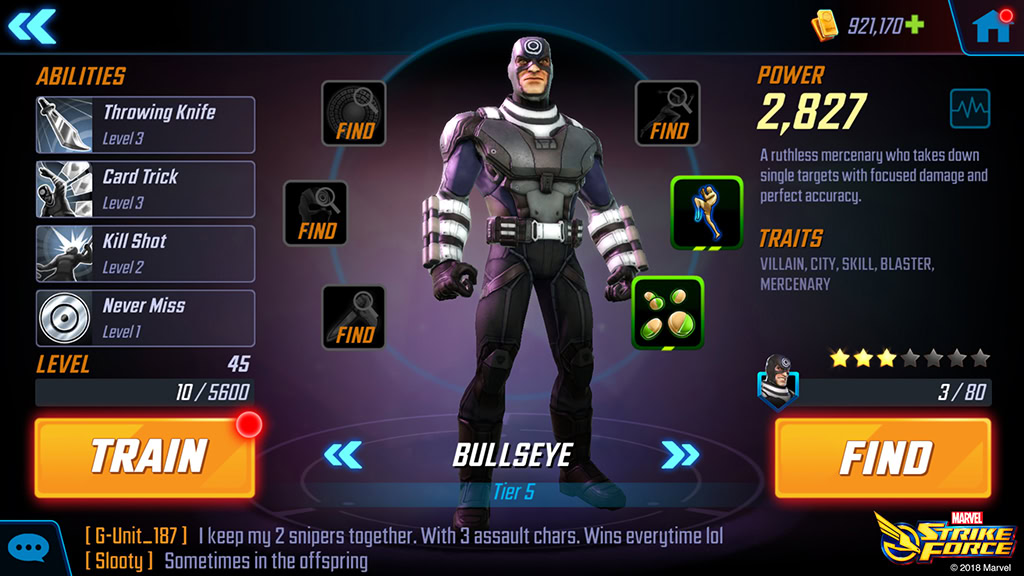Viewport: 1024px width, 576px height.
Task: Select the equipped kicking figure gear slot
Action: tap(706, 212)
